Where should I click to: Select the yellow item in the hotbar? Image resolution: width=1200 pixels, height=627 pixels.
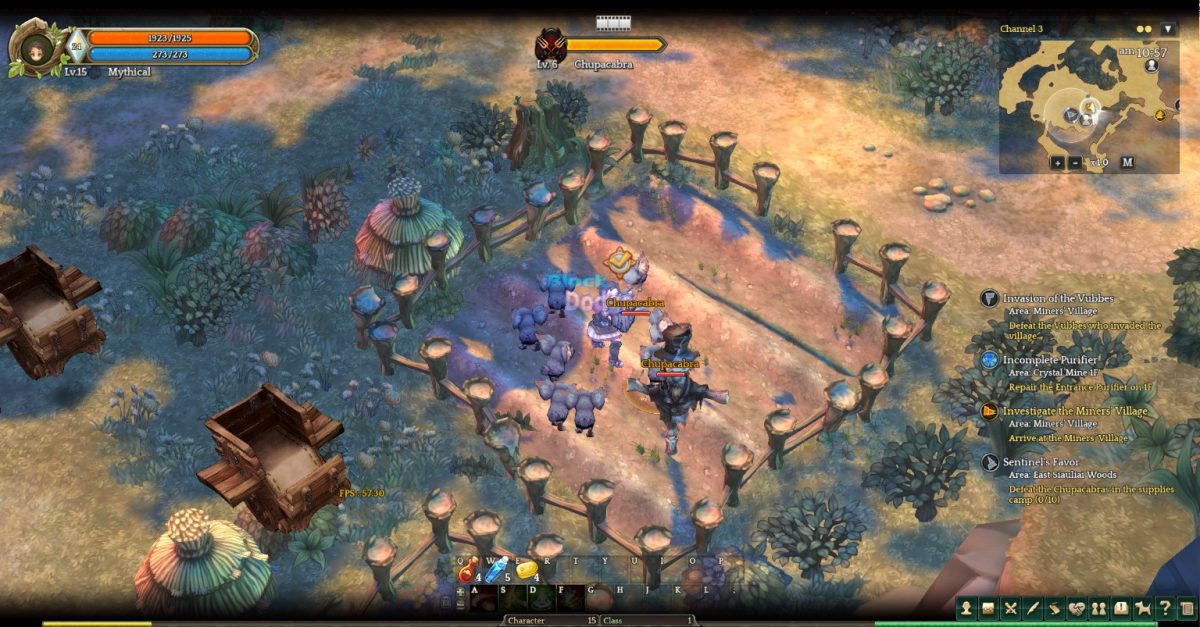(x=526, y=570)
